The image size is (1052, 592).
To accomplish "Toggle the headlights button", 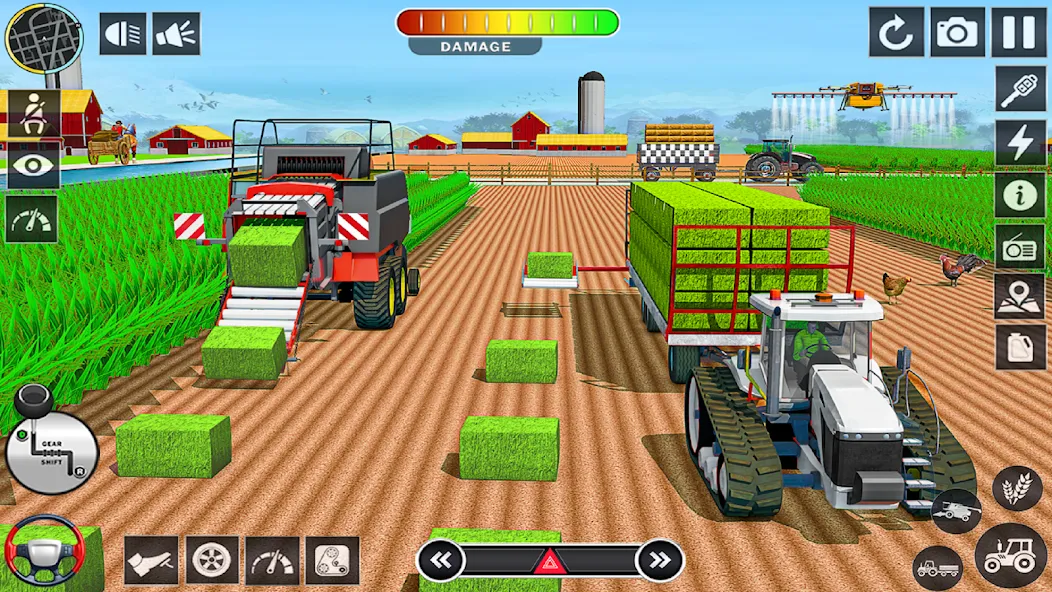I will point(123,34).
